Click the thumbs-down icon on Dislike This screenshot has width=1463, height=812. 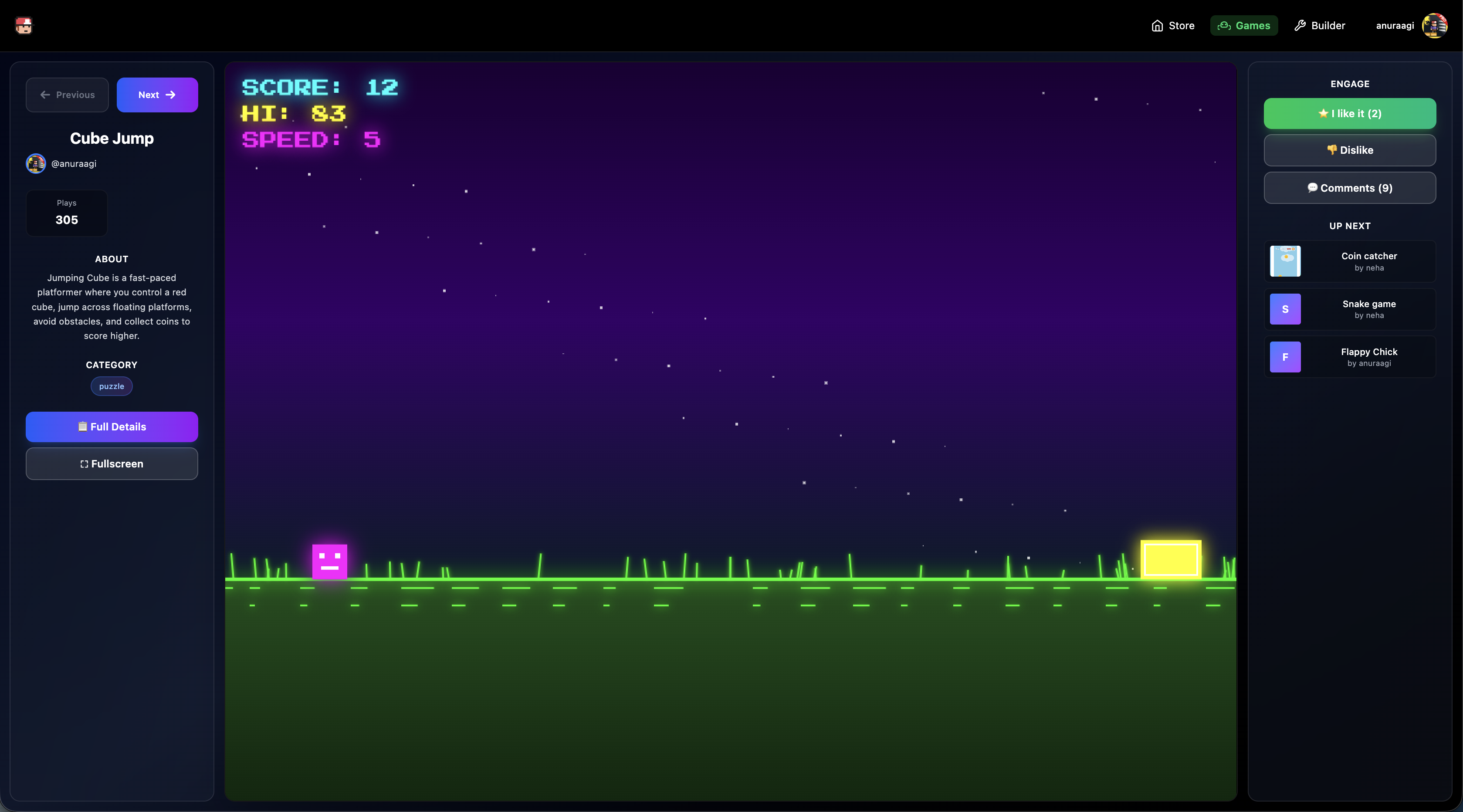click(1332, 150)
